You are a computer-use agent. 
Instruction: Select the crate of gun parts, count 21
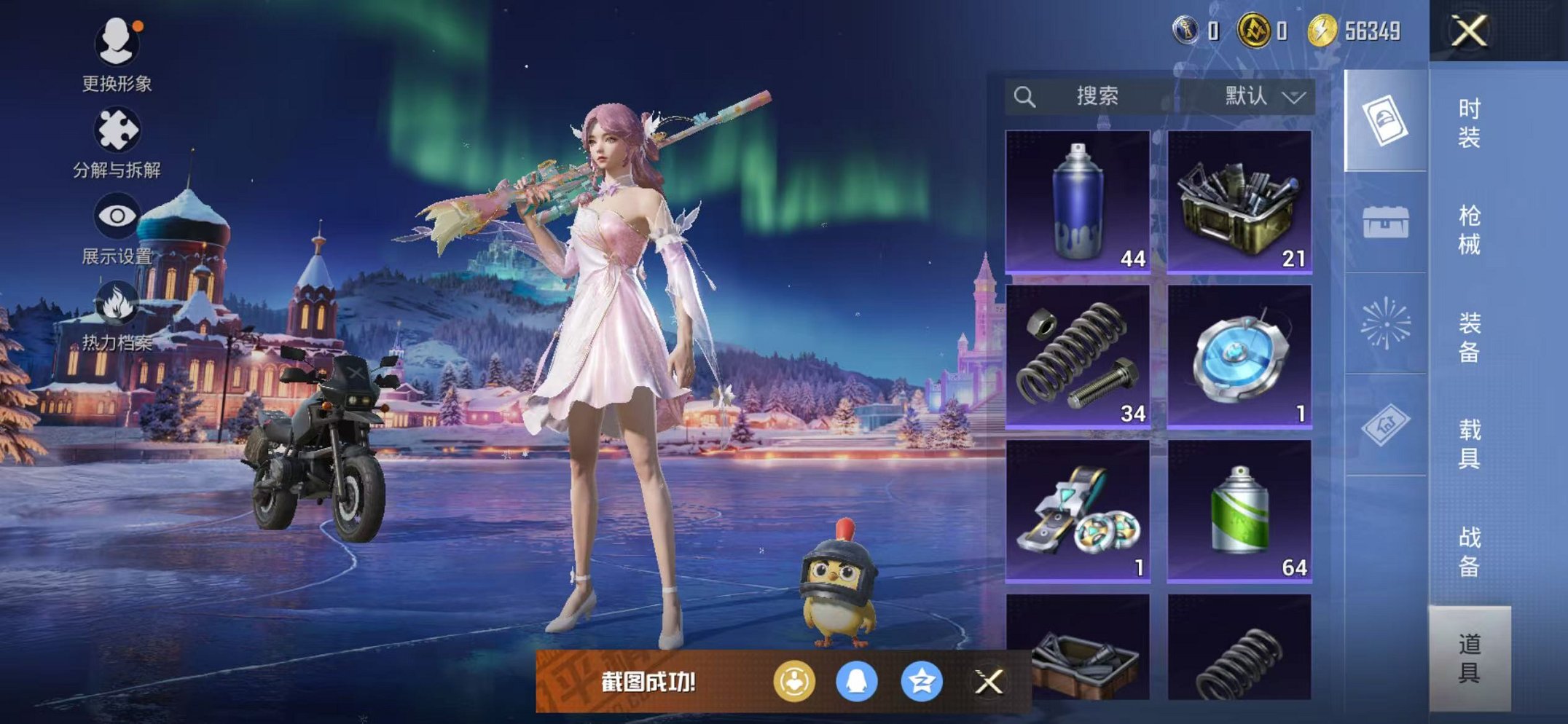coord(1239,201)
